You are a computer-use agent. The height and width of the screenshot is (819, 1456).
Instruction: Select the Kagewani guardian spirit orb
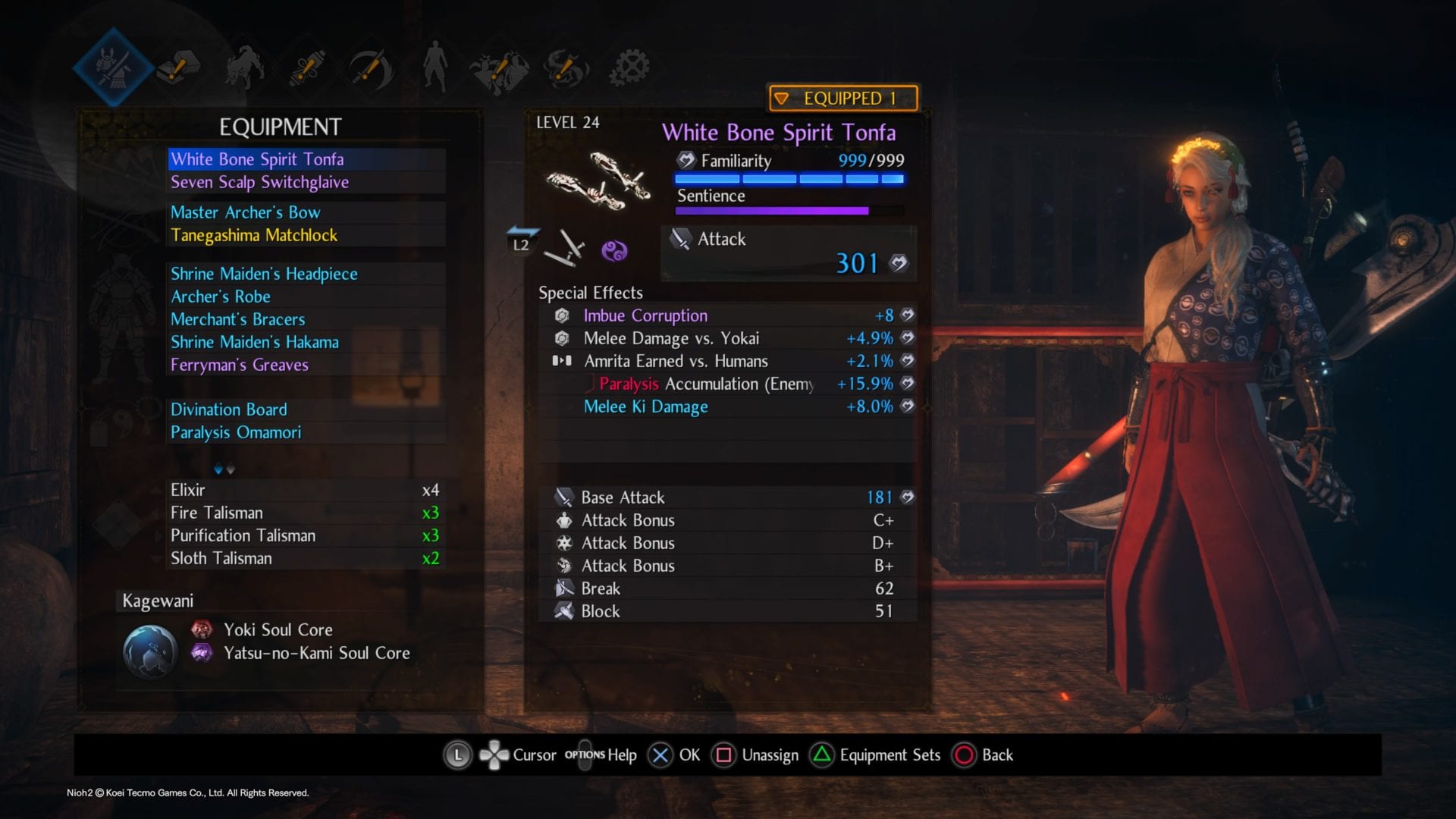(150, 651)
